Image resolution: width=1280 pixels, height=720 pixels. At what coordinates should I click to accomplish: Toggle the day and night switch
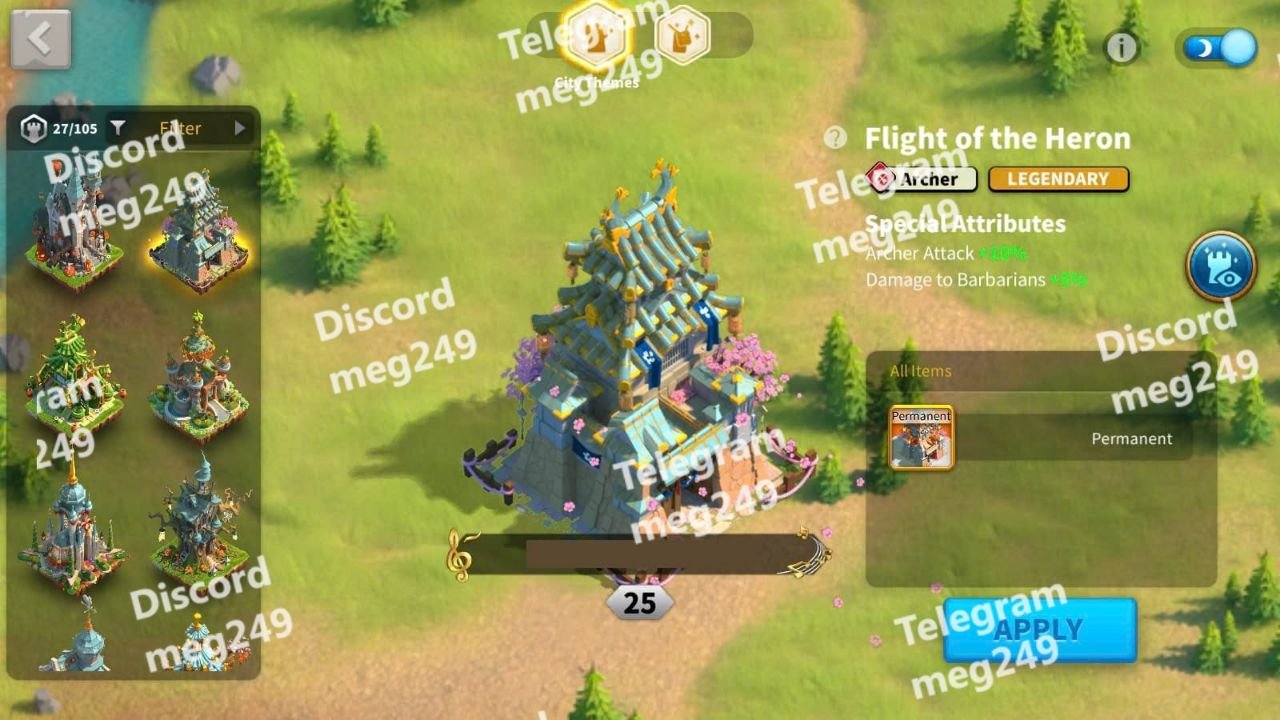coord(1219,48)
